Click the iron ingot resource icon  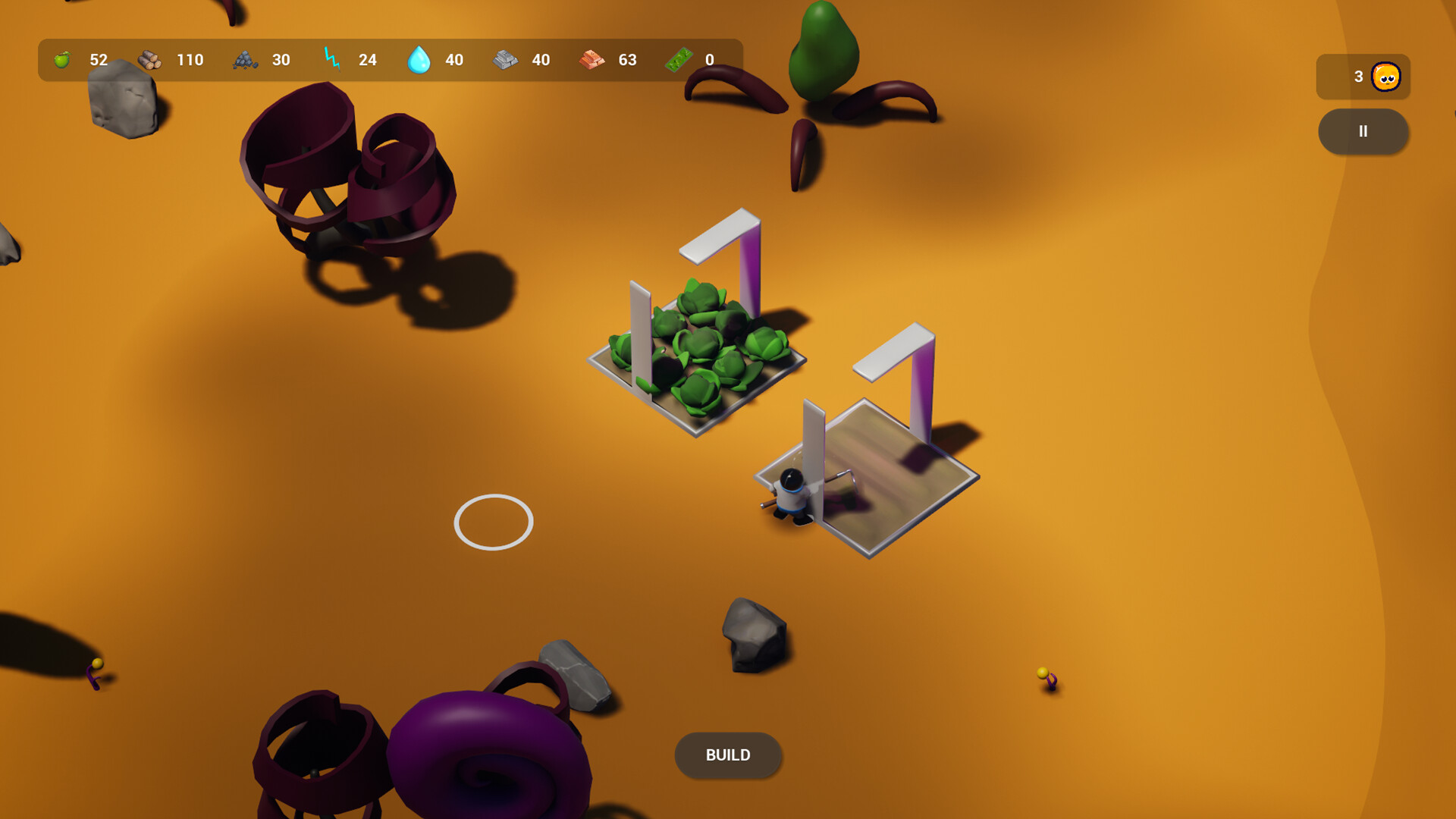507,60
